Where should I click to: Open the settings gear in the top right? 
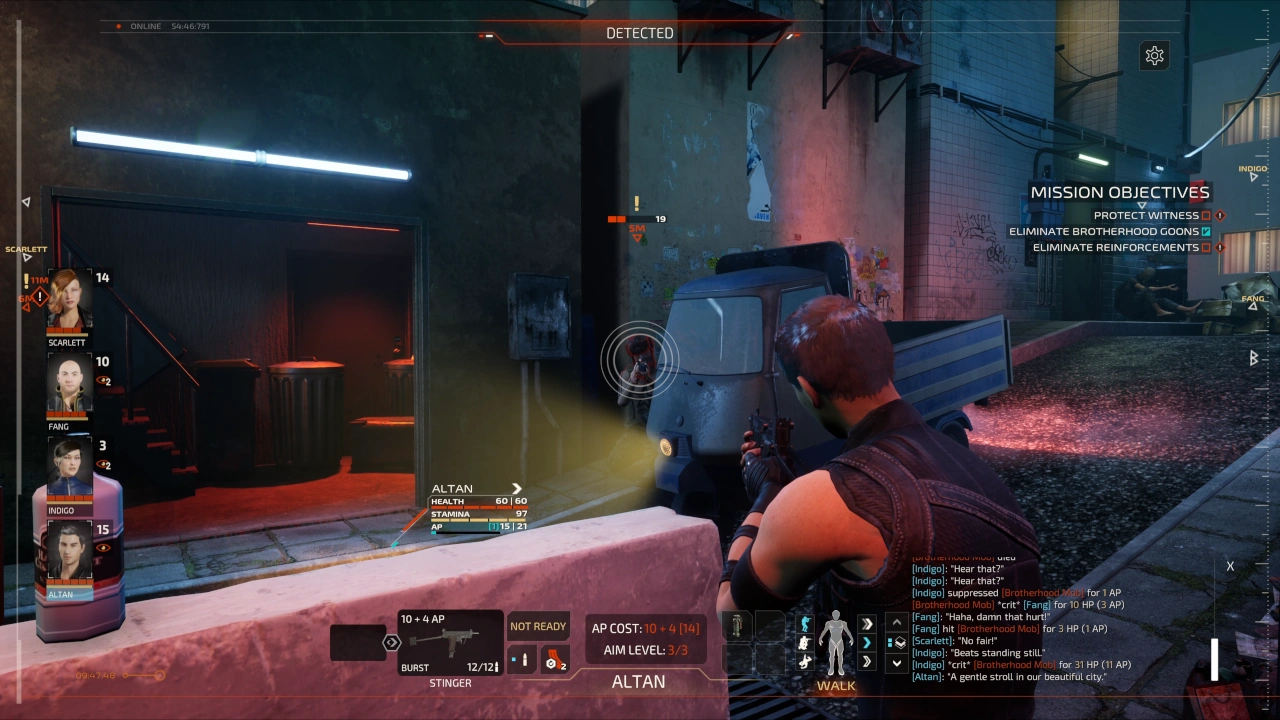(1155, 55)
